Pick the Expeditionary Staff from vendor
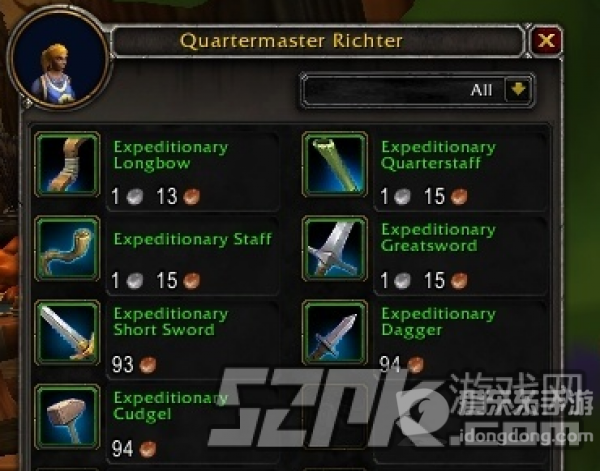 [x=67, y=249]
